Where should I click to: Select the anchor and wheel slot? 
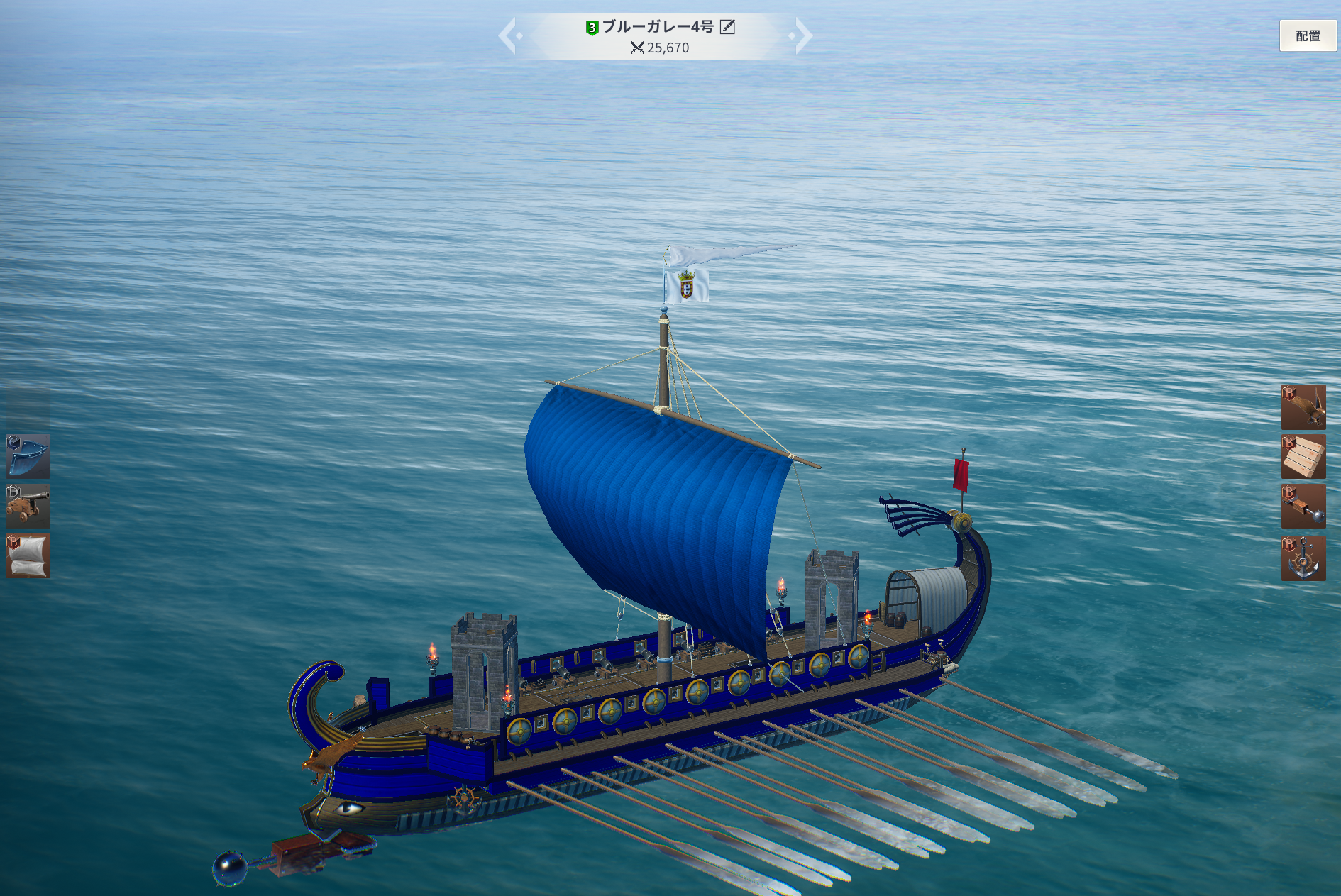[1303, 558]
